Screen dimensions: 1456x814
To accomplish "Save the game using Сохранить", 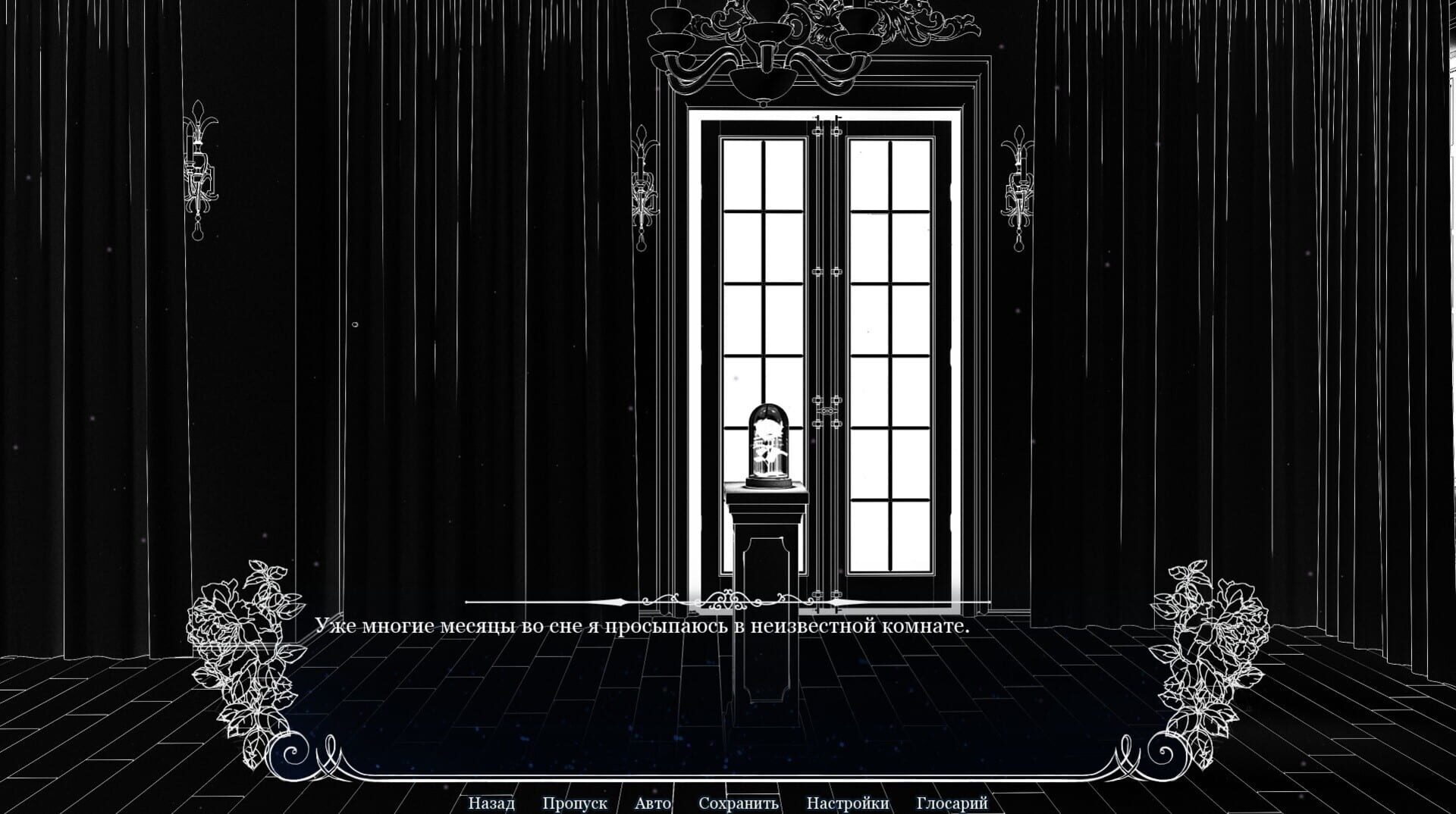I will [x=739, y=803].
